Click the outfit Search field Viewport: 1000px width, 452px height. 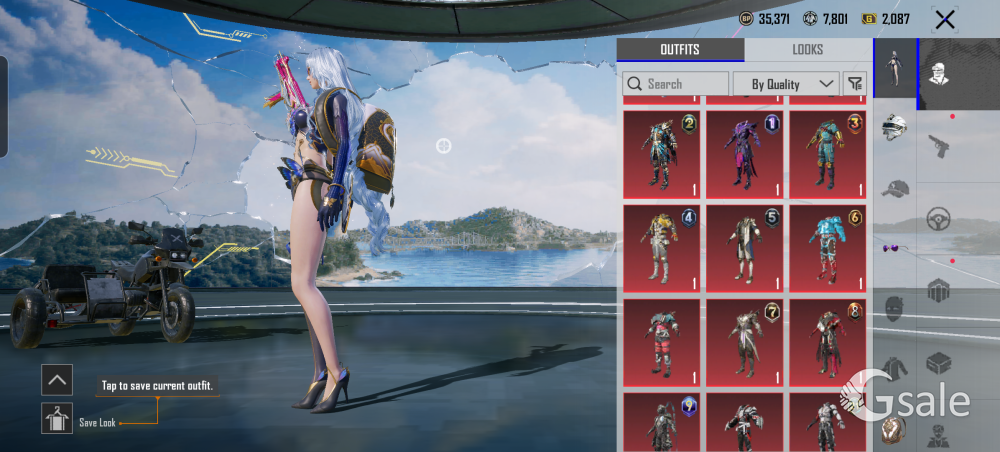tap(676, 84)
